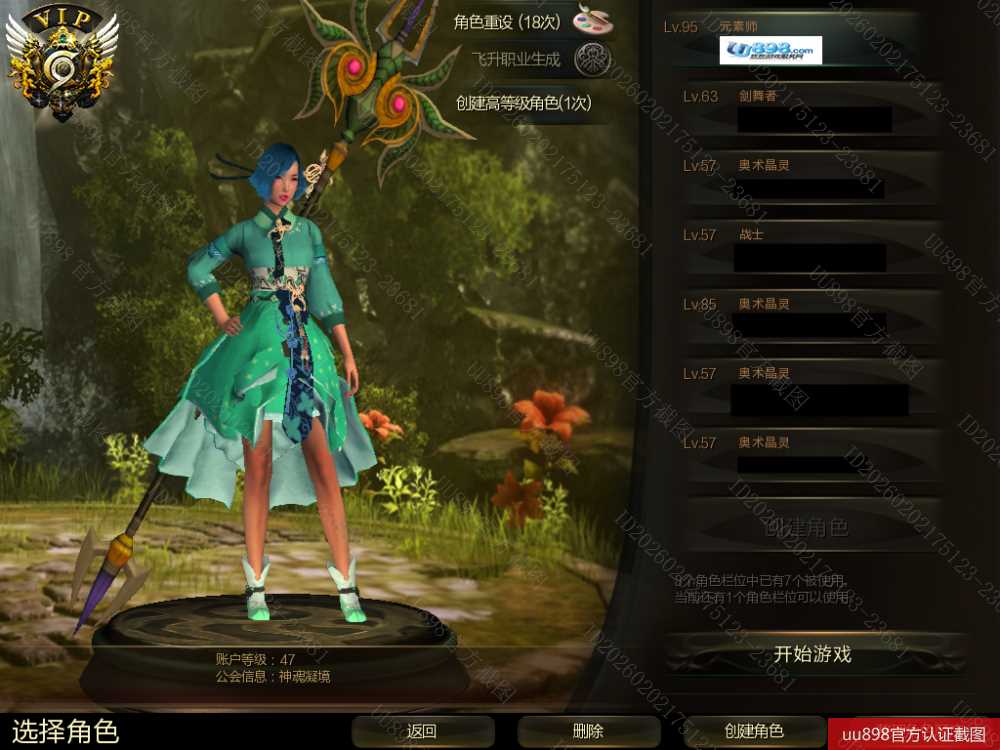Image resolution: width=1000 pixels, height=750 pixels.
Task: Go back with the 返回 button
Action: (422, 731)
